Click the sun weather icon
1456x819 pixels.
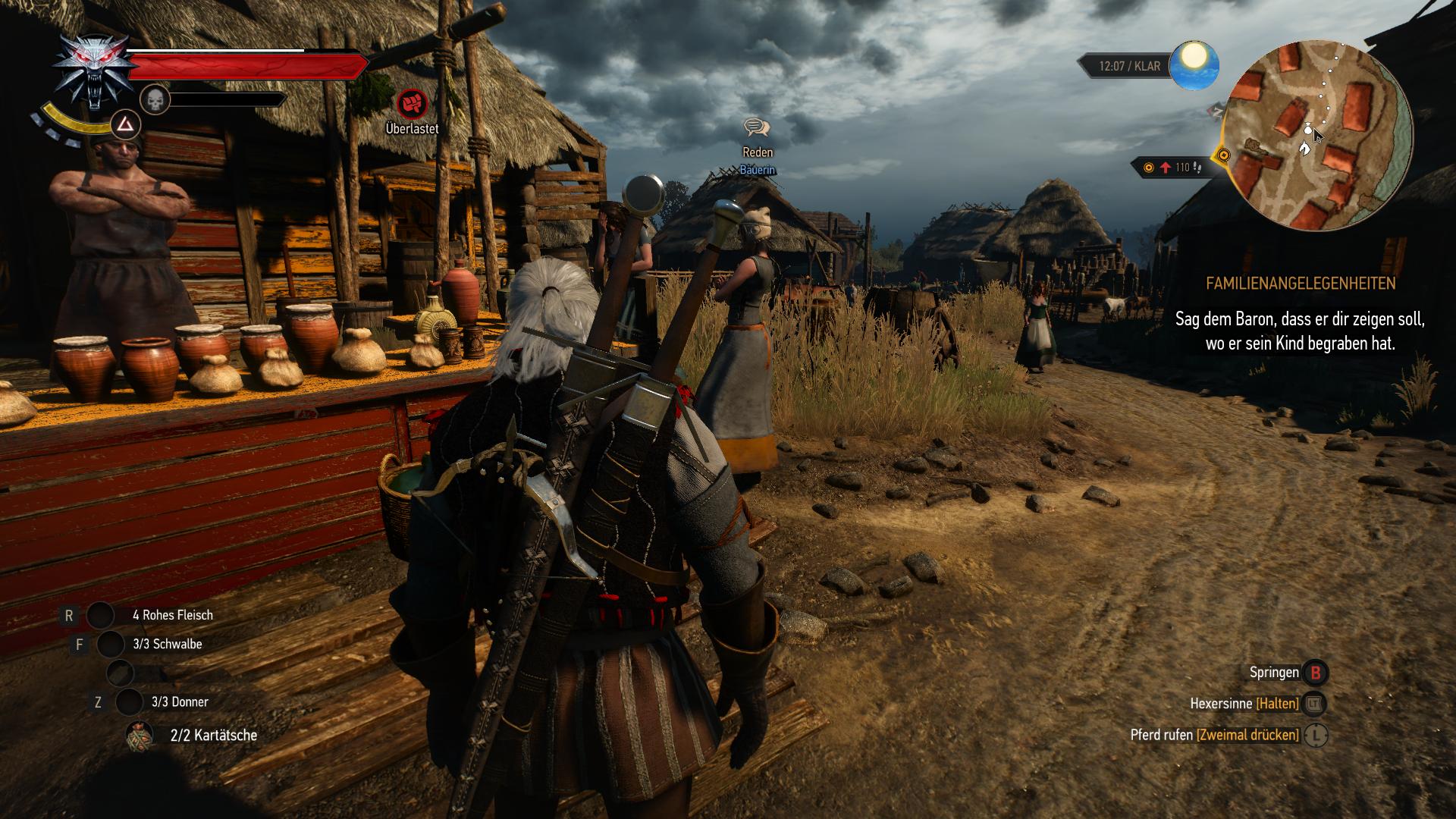(1194, 65)
